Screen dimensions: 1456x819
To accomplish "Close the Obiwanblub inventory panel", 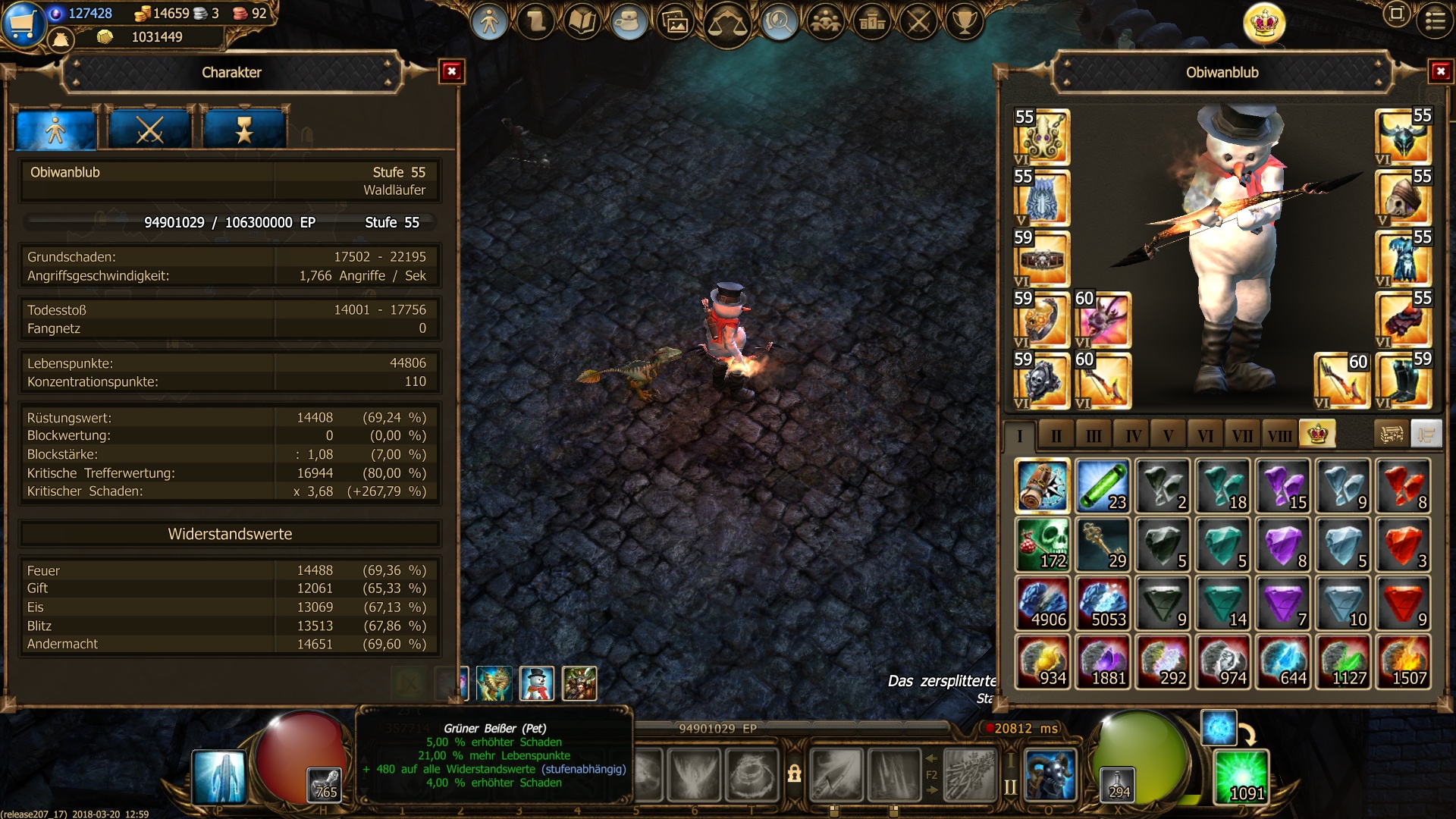I will click(1440, 72).
